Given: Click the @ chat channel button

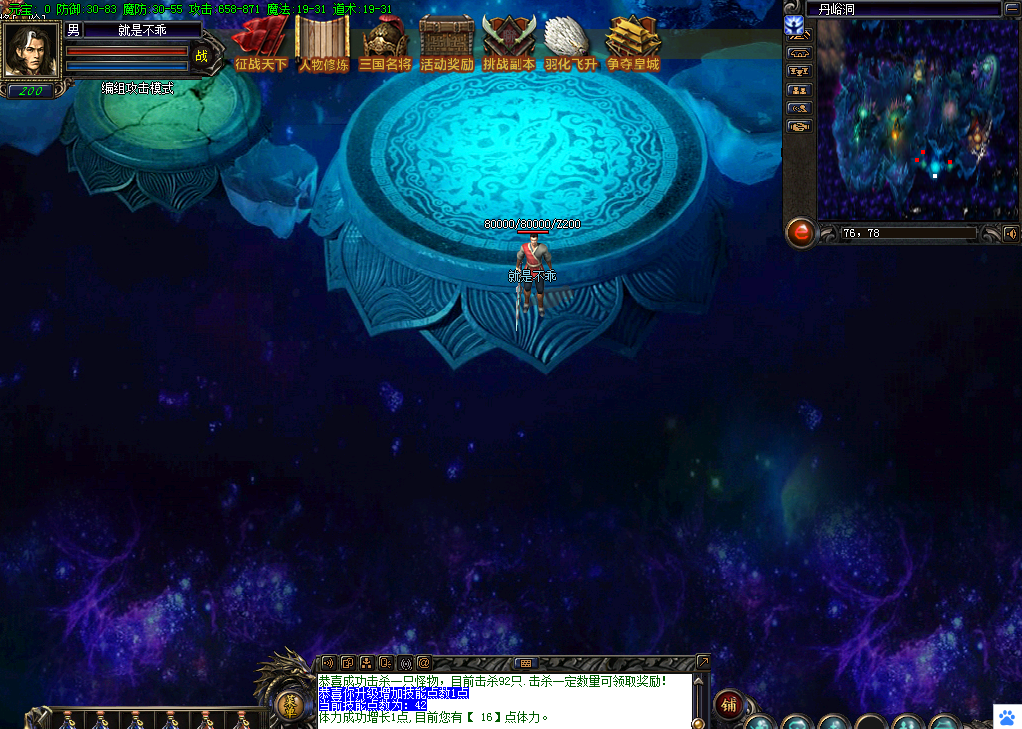Looking at the screenshot, I should click(423, 662).
